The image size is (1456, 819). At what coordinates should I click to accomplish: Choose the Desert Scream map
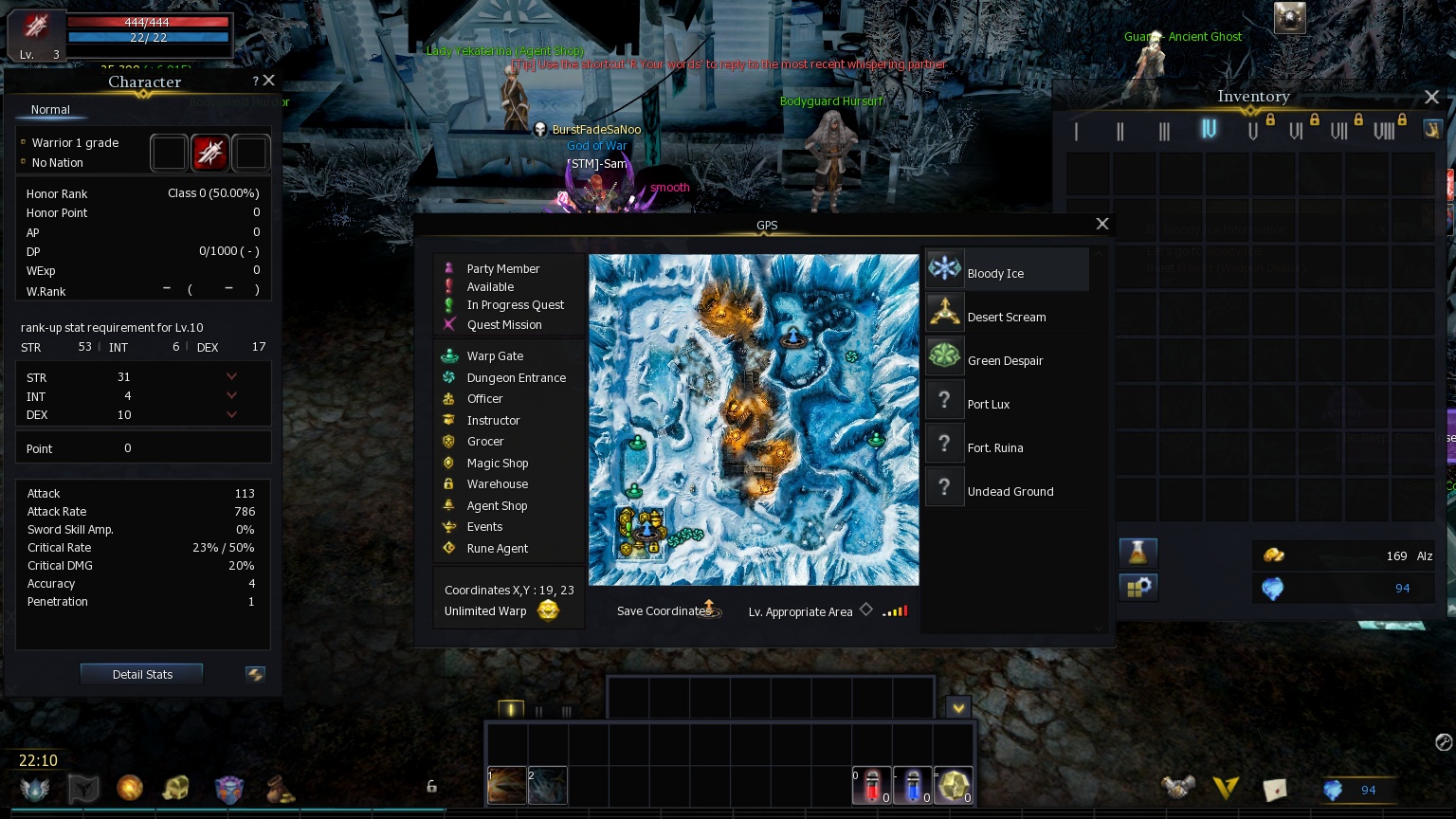click(1007, 316)
